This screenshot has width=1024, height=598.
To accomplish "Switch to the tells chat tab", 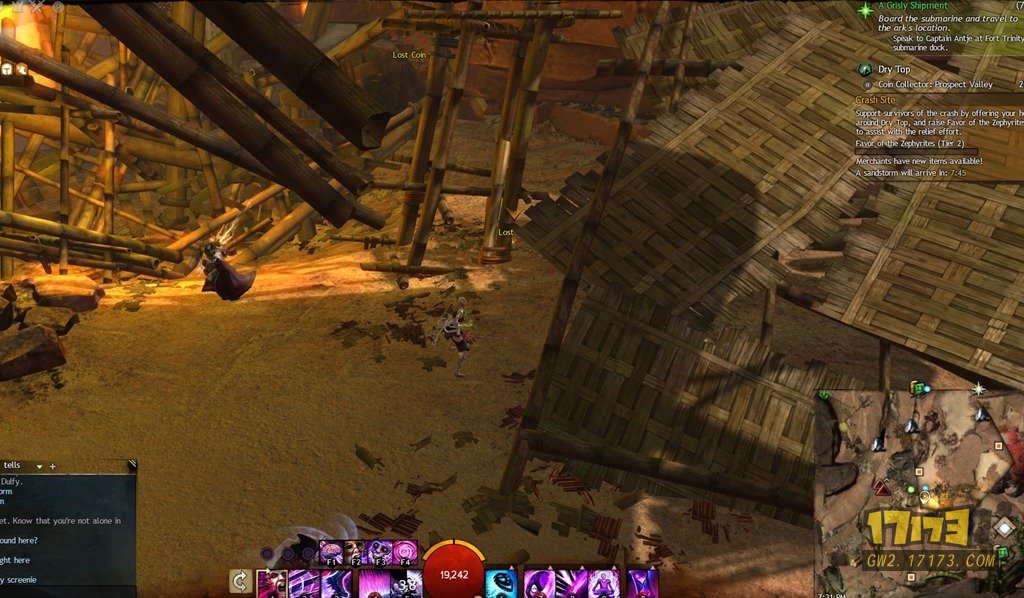I will pos(12,466).
